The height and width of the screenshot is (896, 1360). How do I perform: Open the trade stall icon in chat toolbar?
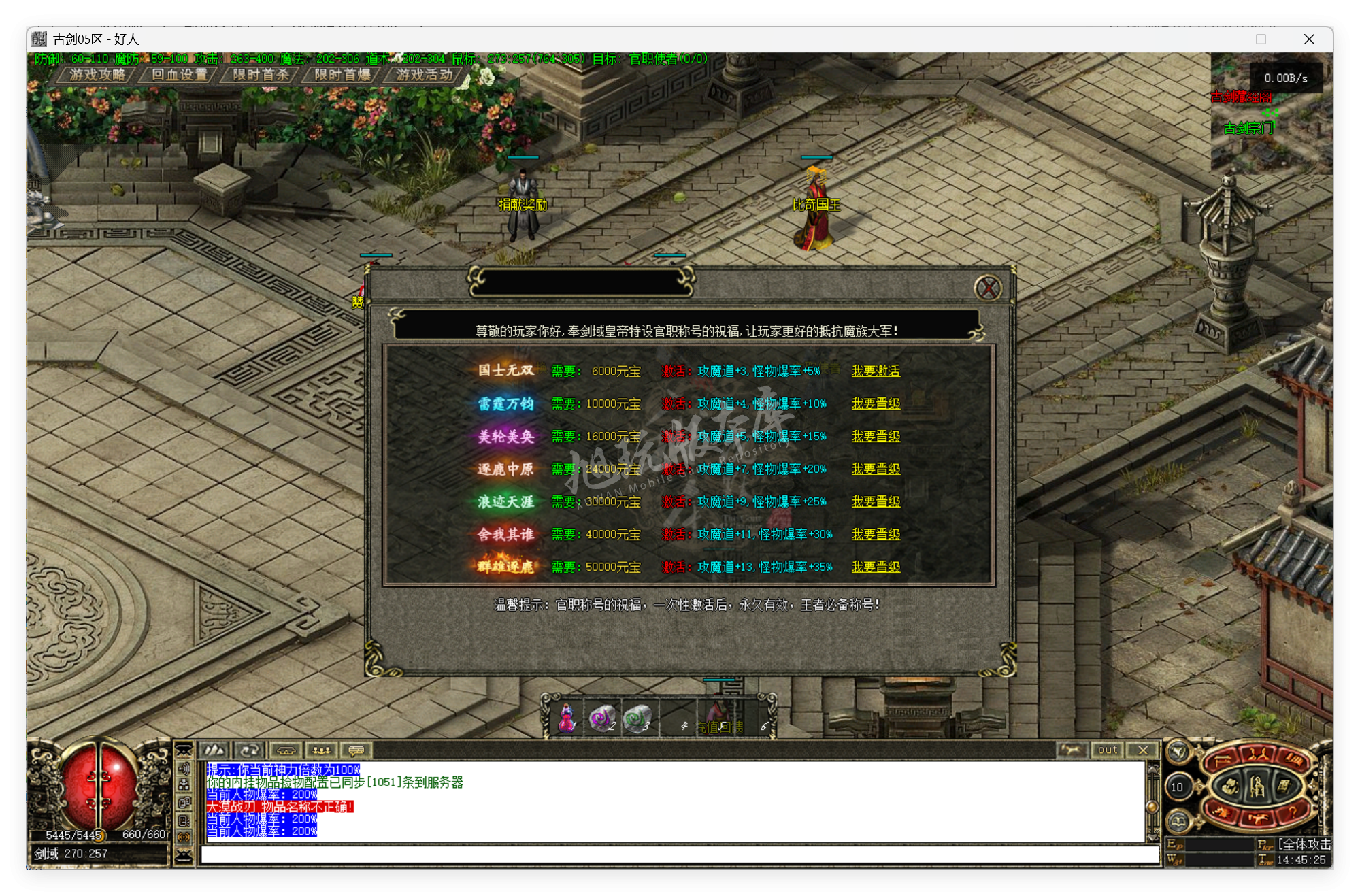click(286, 751)
